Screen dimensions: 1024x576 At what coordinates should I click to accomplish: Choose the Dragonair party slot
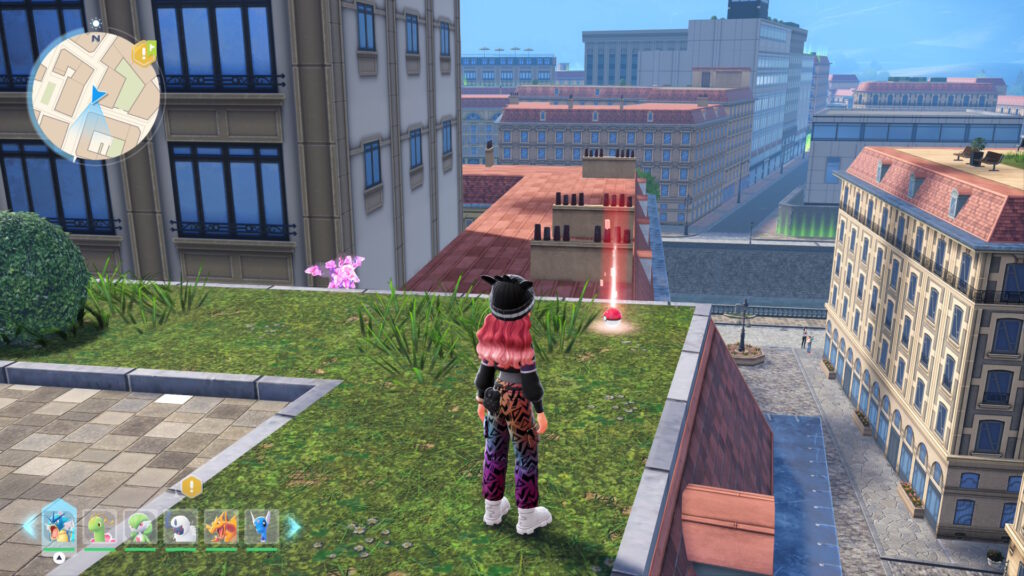262,527
